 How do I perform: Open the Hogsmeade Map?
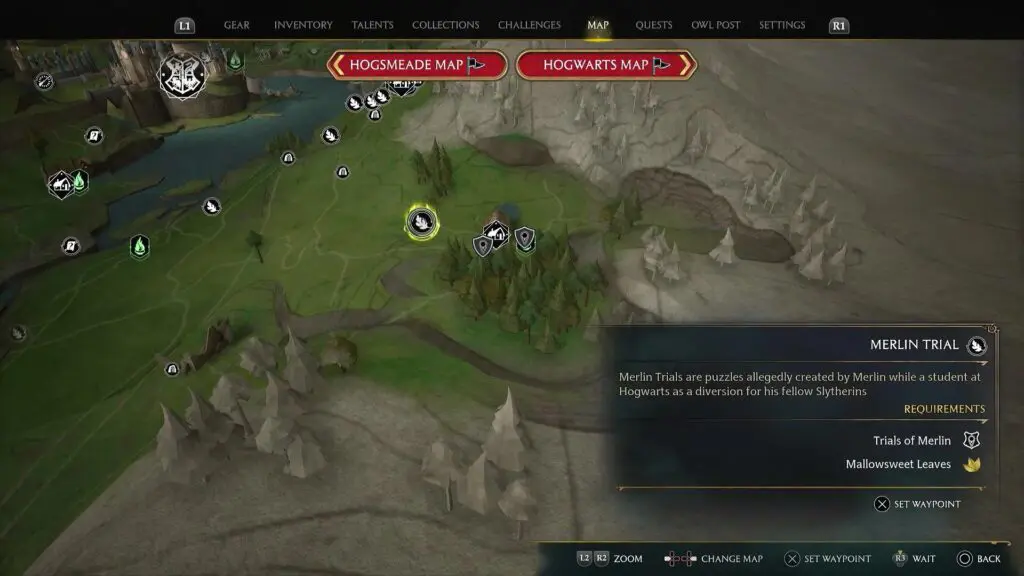click(416, 65)
